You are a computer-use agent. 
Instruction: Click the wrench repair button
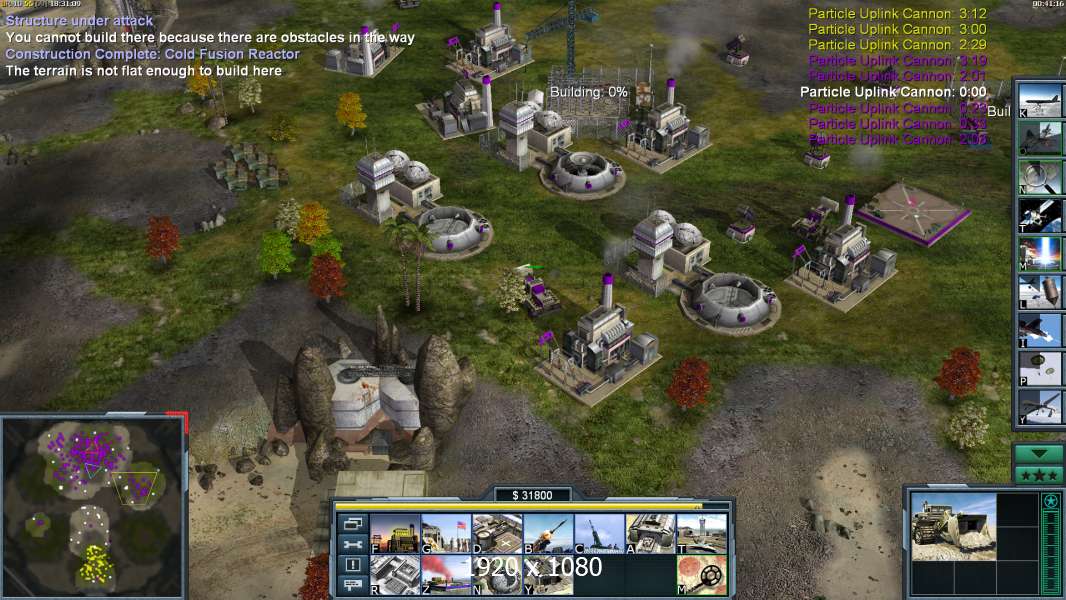(x=352, y=544)
